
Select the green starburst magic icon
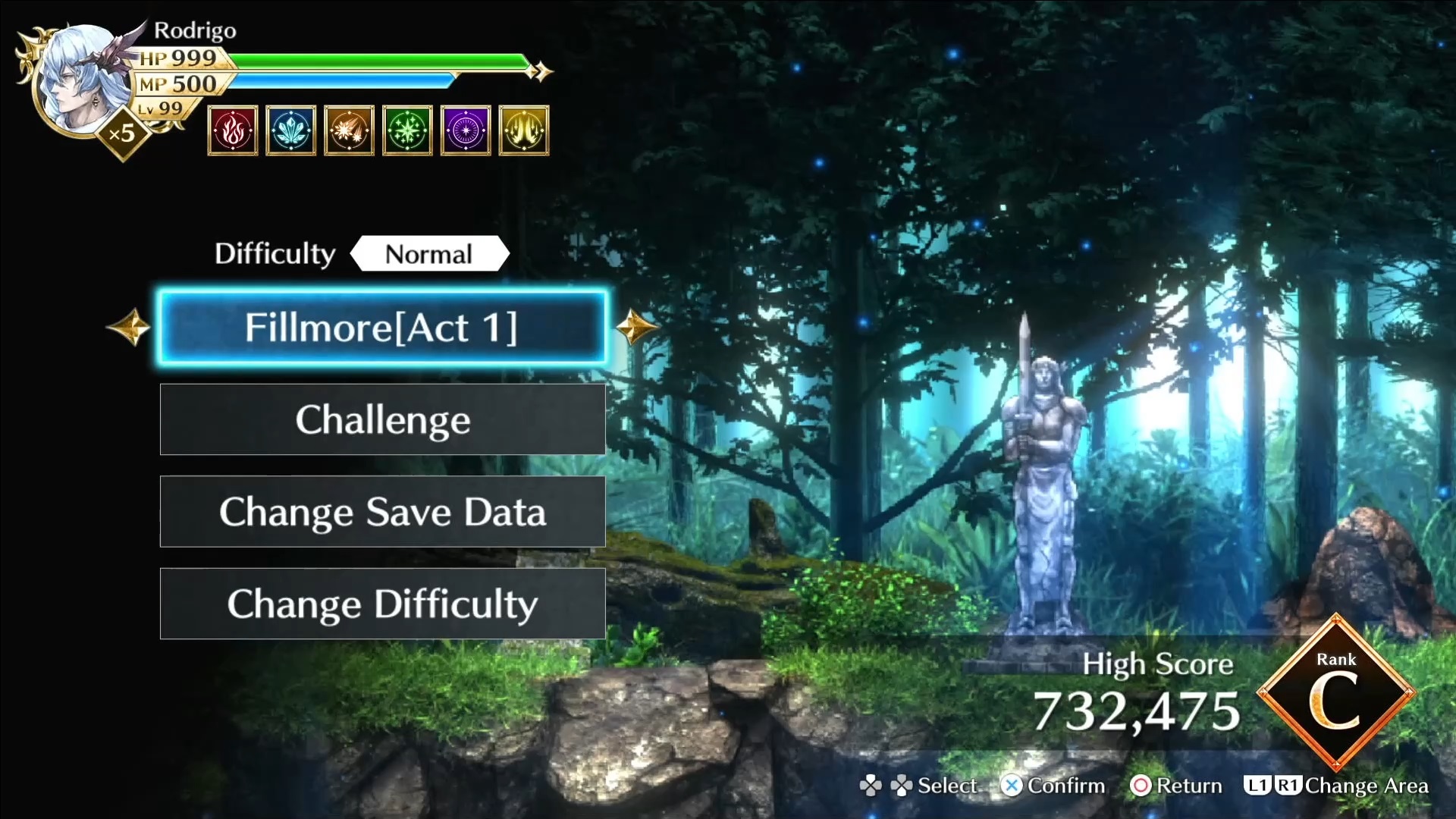point(408,130)
